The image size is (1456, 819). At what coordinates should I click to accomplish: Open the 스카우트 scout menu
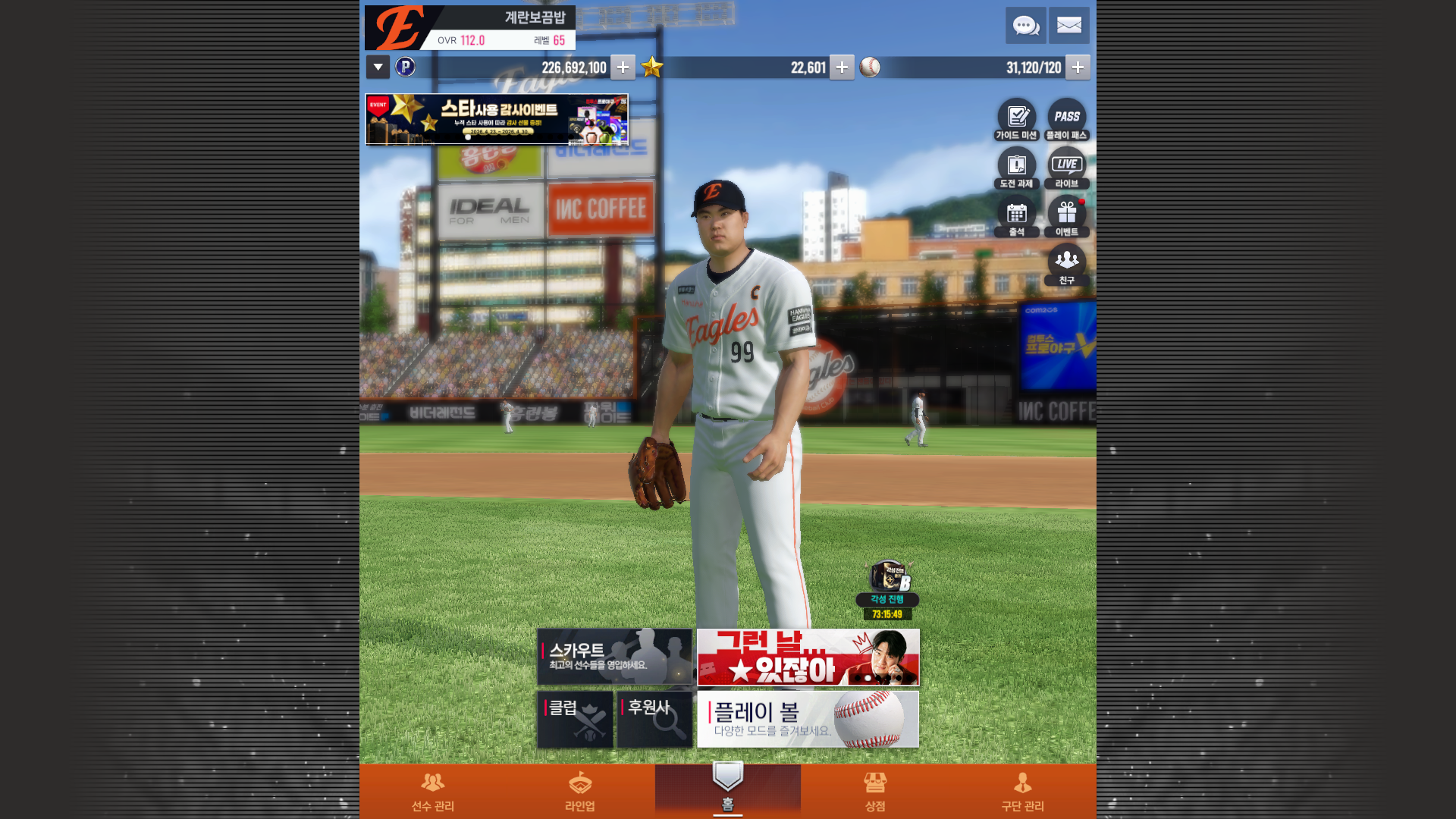(614, 657)
